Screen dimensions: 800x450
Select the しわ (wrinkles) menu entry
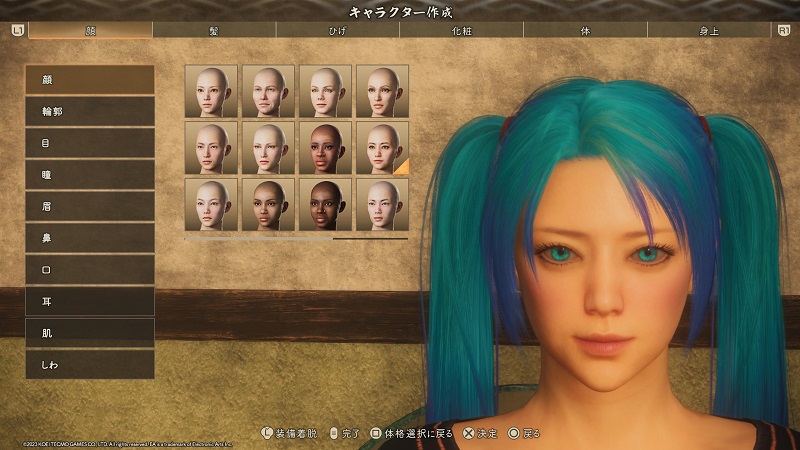tap(90, 364)
